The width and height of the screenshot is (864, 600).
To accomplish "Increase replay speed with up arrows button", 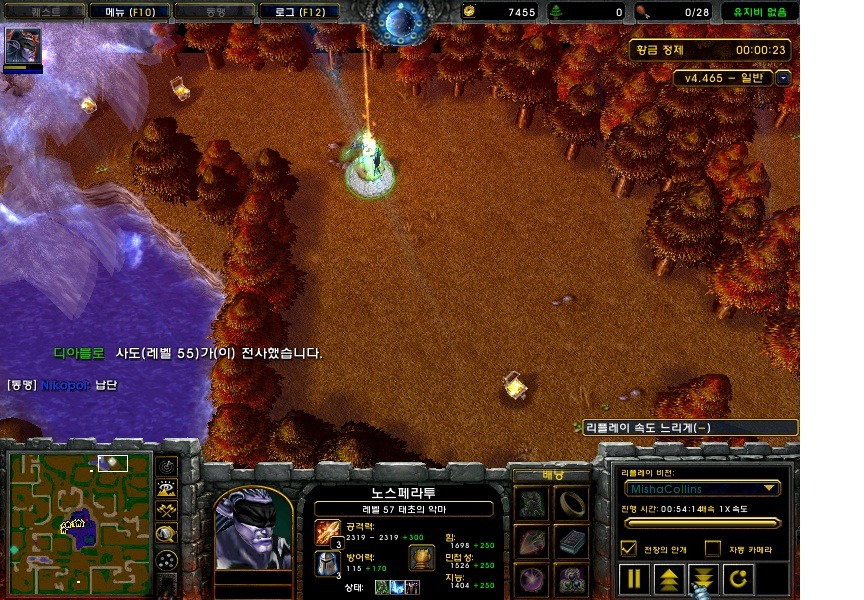I will pyautogui.click(x=668, y=578).
